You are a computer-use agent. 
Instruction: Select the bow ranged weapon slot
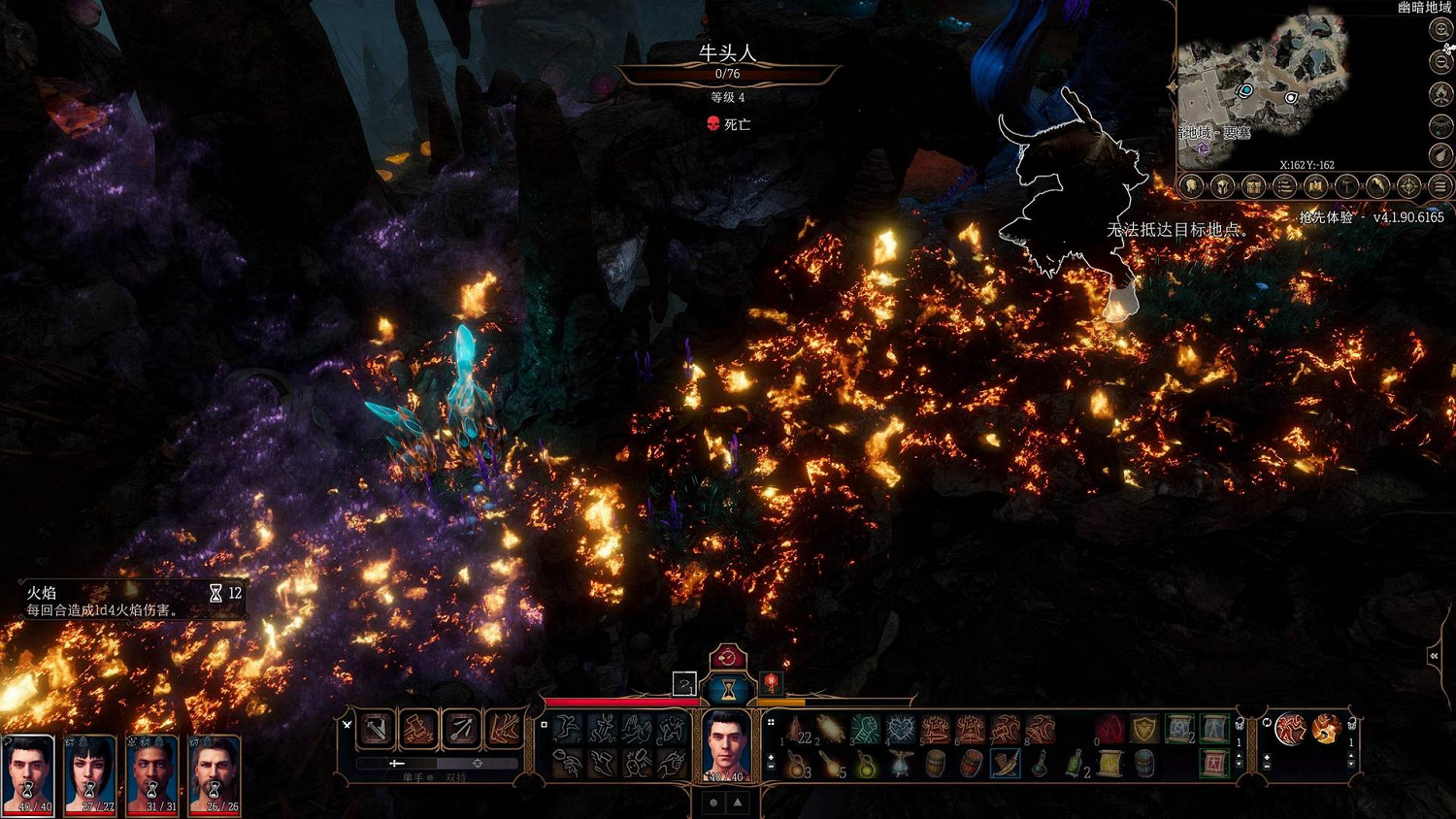pyautogui.click(x=461, y=729)
